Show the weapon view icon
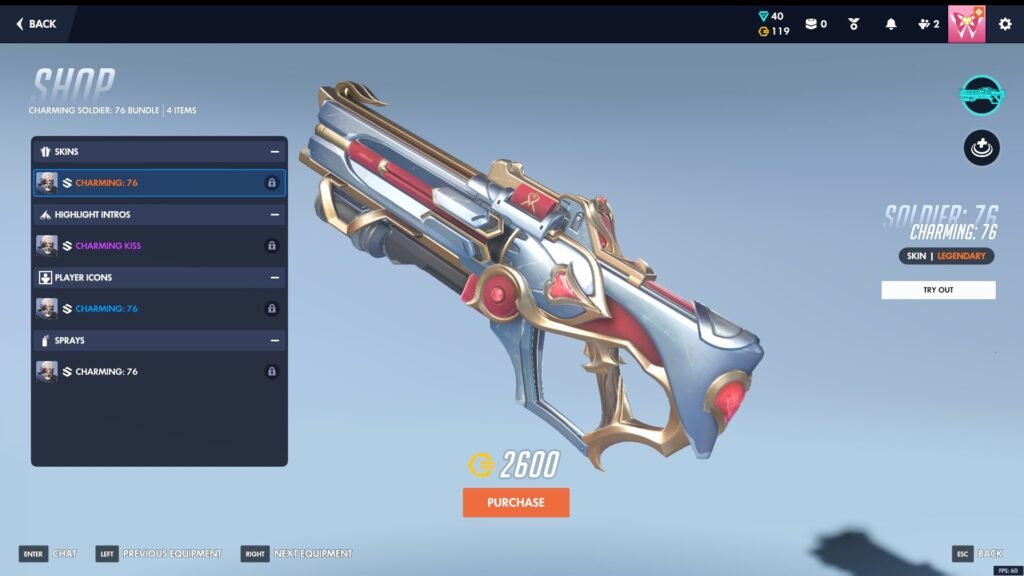Screen dimensions: 1024x576 coord(982,95)
